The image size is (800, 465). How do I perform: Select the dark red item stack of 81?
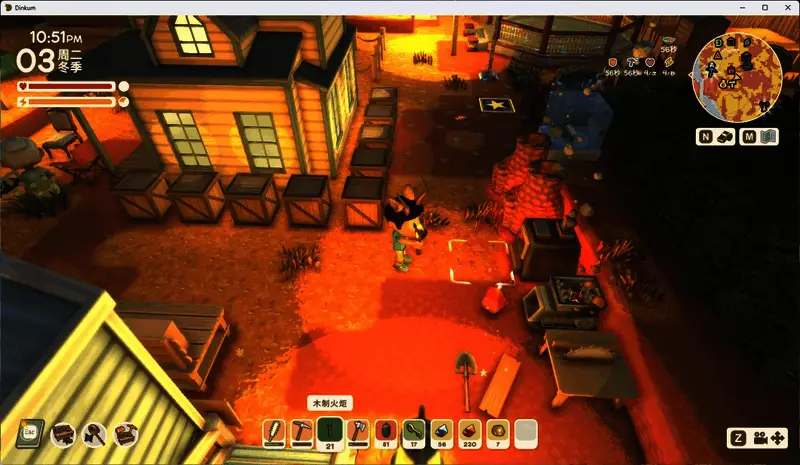point(386,433)
